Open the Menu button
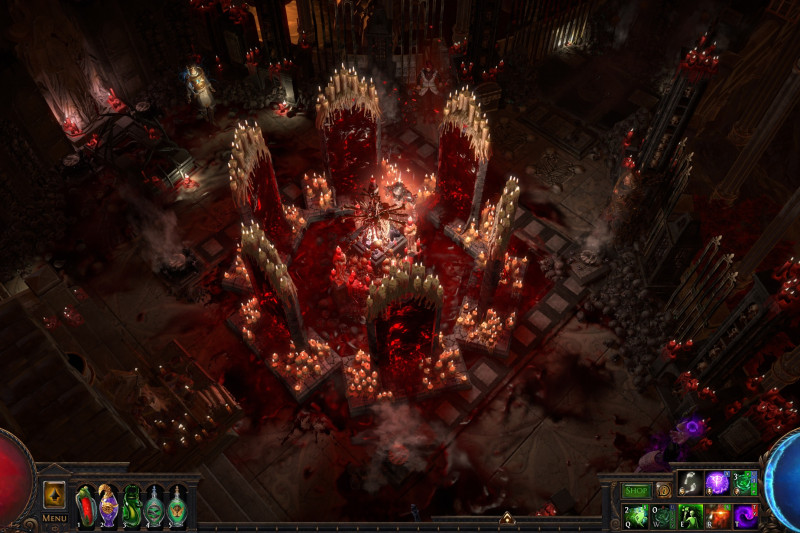 (54, 519)
